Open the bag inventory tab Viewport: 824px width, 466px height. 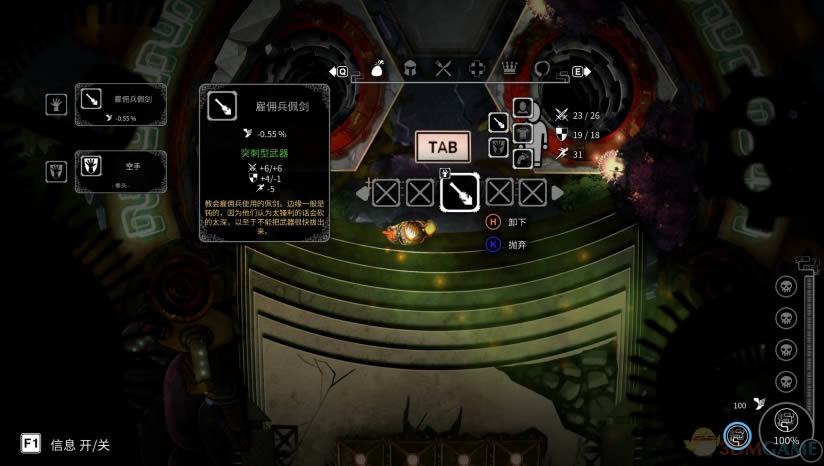pyautogui.click(x=377, y=70)
